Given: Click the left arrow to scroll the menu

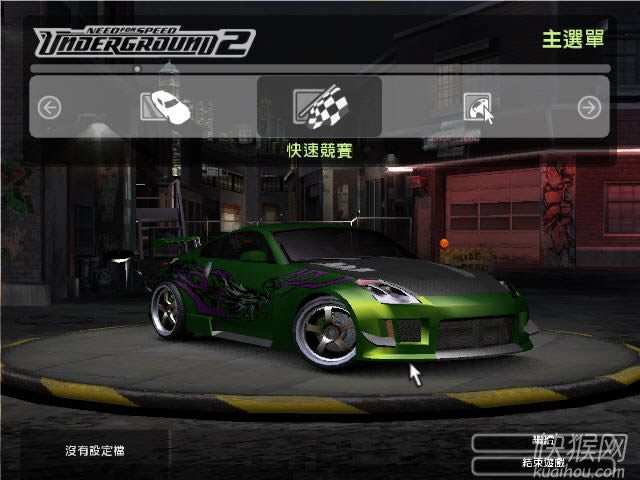Looking at the screenshot, I should tap(50, 107).
